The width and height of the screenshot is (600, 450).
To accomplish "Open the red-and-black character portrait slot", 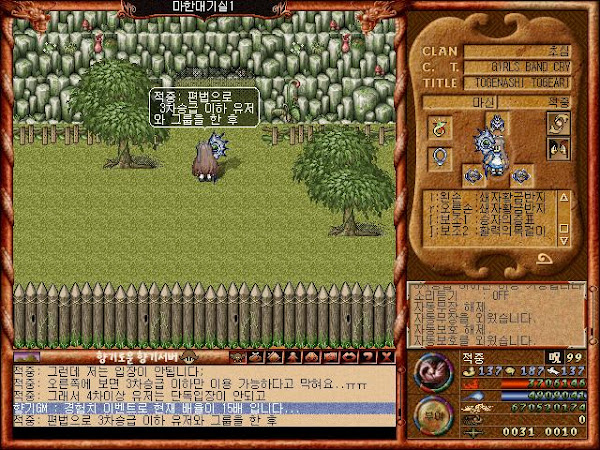I will click(x=558, y=152).
